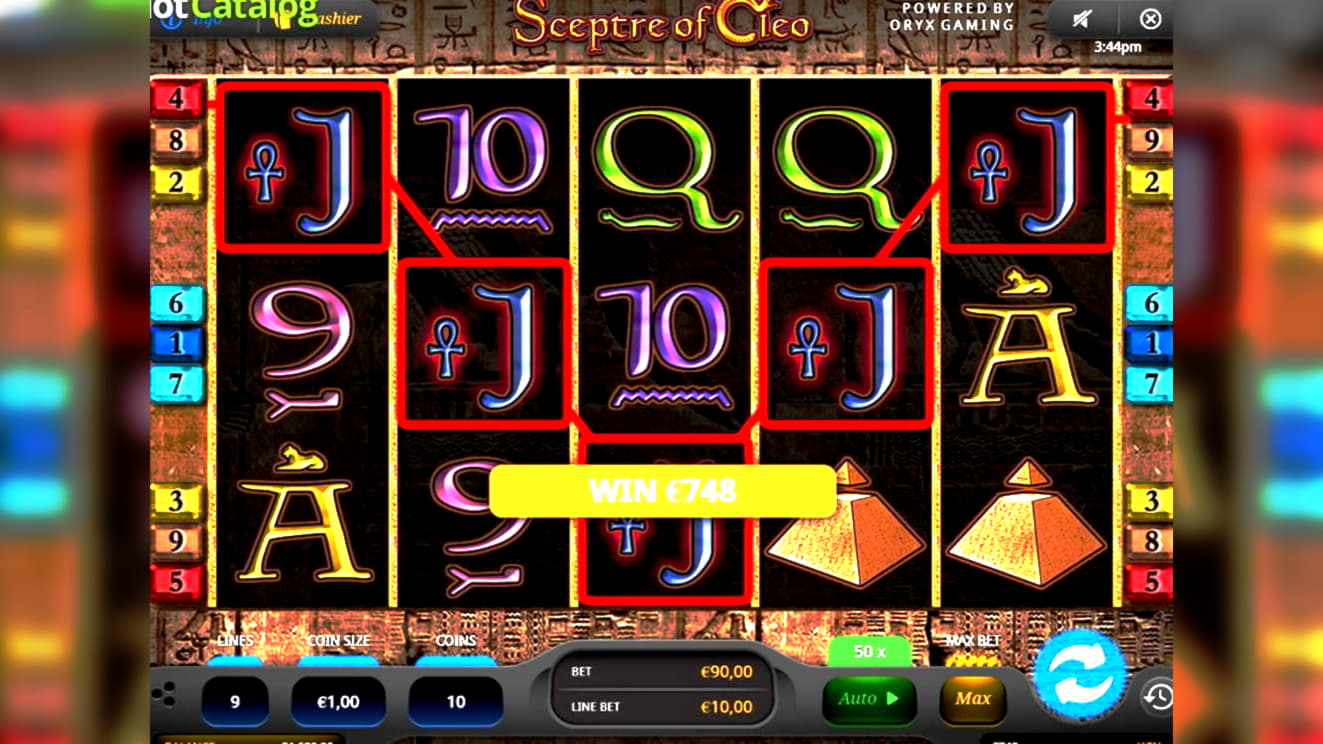Viewport: 1323px width, 744px height.
Task: Click the Max Bet coins icon
Action: [x=972, y=662]
